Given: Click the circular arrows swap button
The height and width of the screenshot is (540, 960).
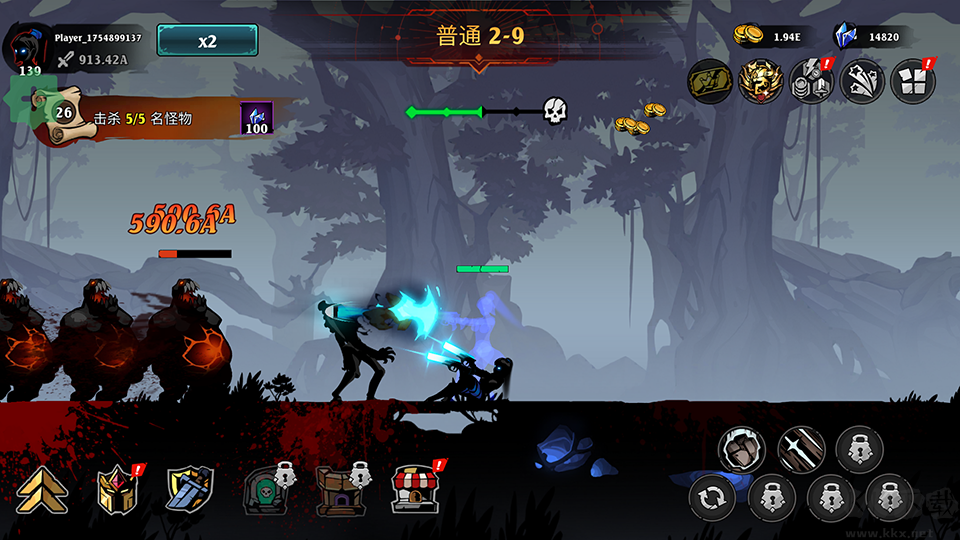Looking at the screenshot, I should click(x=713, y=497).
